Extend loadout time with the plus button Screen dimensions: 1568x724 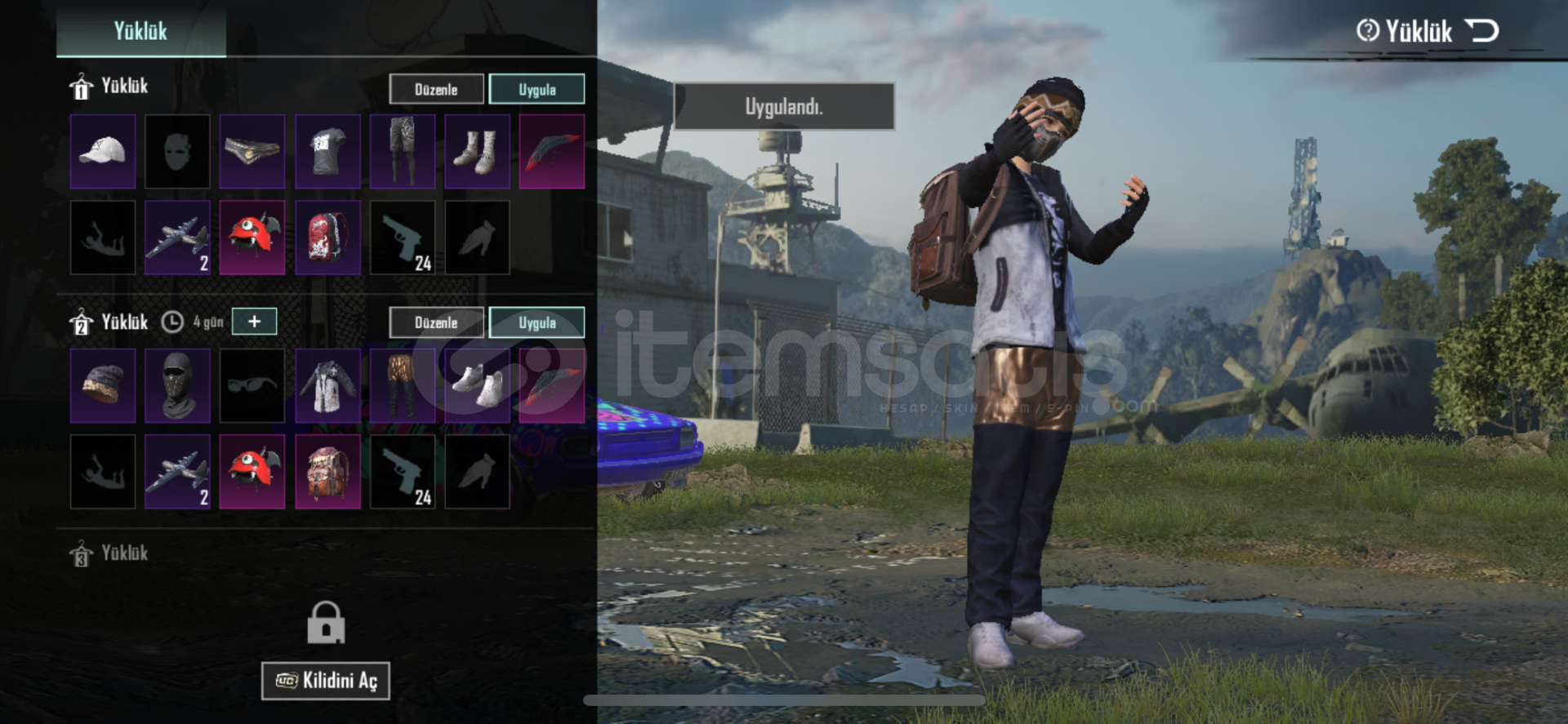[254, 322]
